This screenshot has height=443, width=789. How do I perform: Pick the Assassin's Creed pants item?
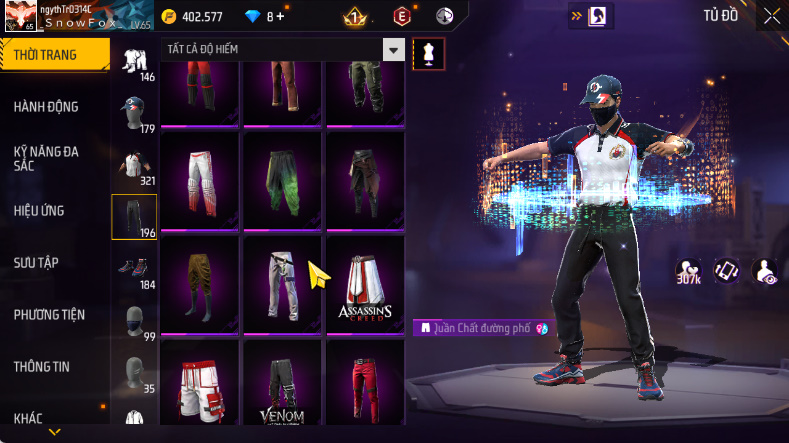click(x=365, y=284)
